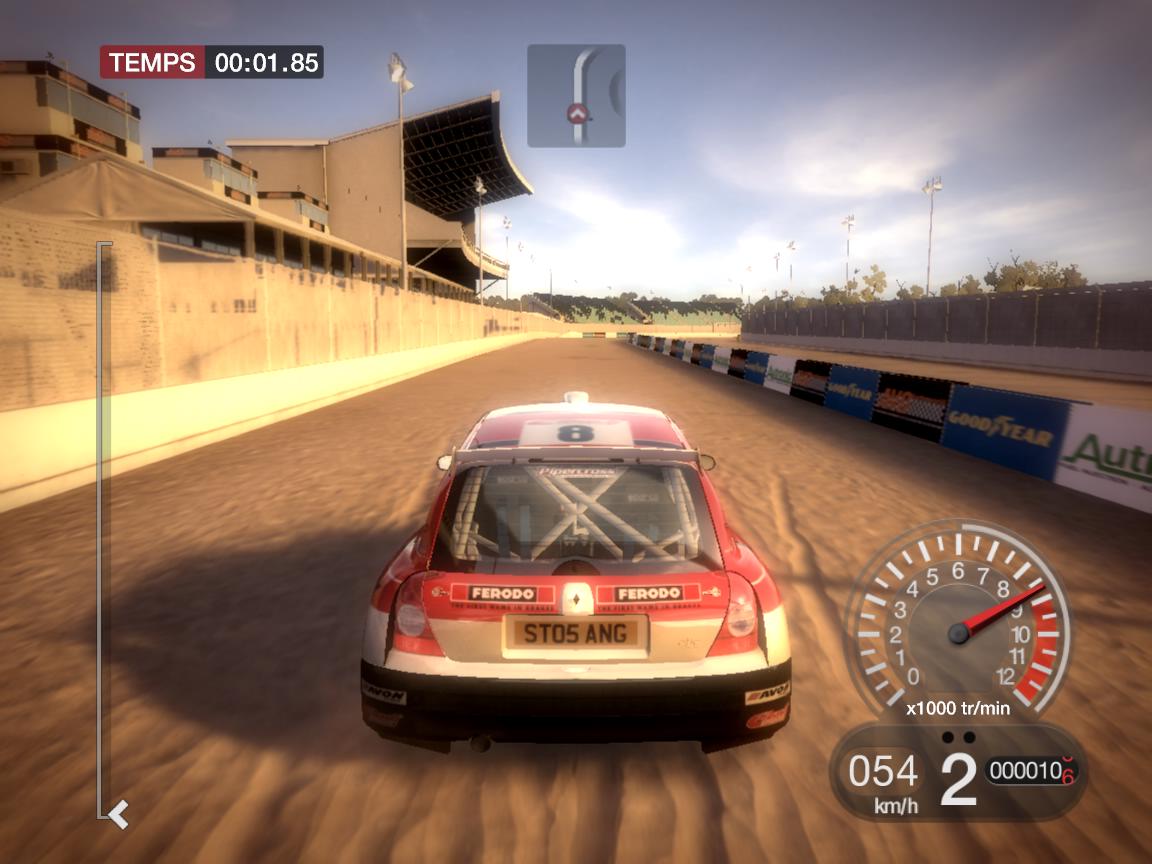Select the red car marker on the minimap

(x=576, y=113)
